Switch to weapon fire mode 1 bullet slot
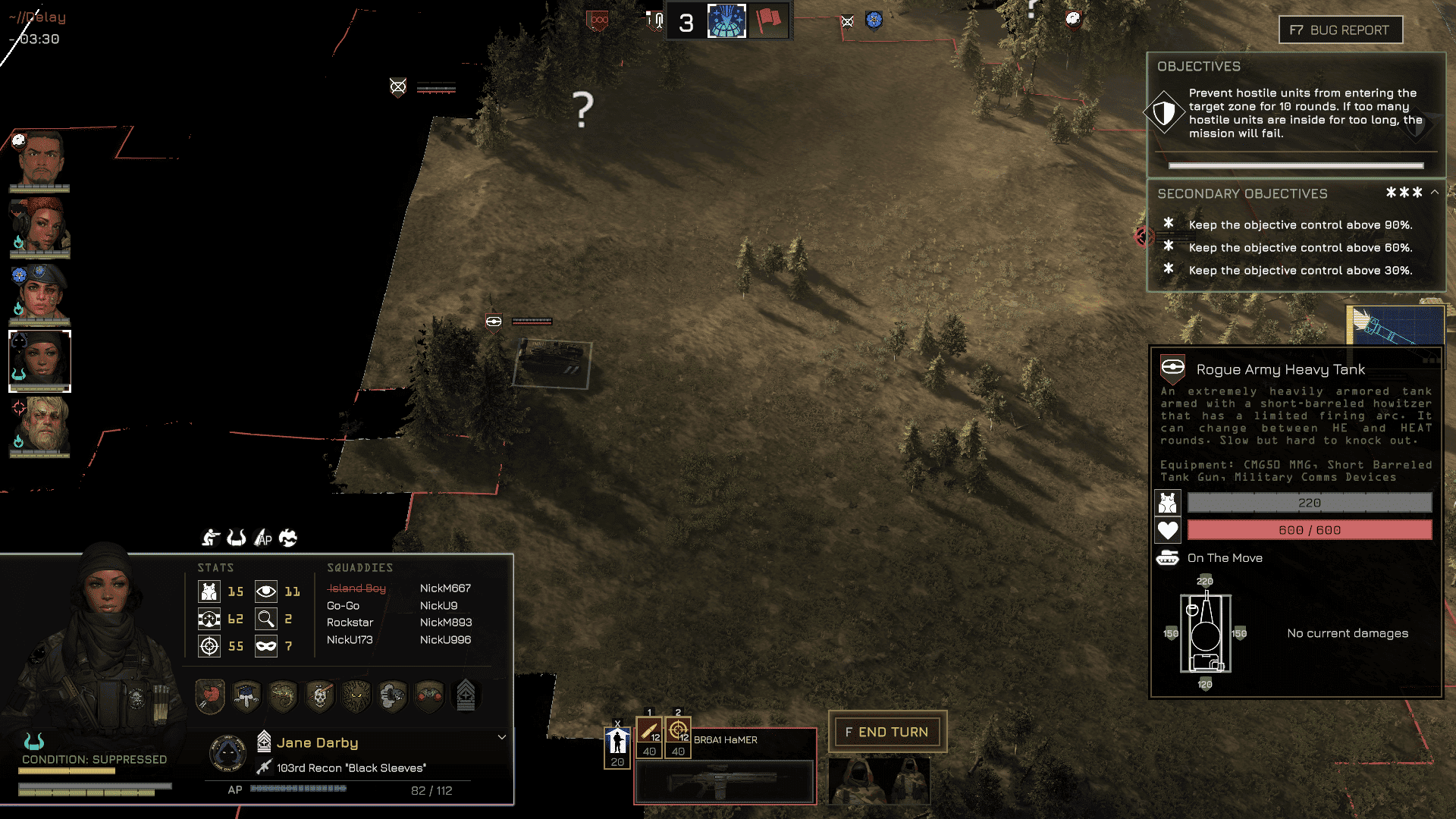Viewport: 1456px width, 819px height. (x=649, y=730)
